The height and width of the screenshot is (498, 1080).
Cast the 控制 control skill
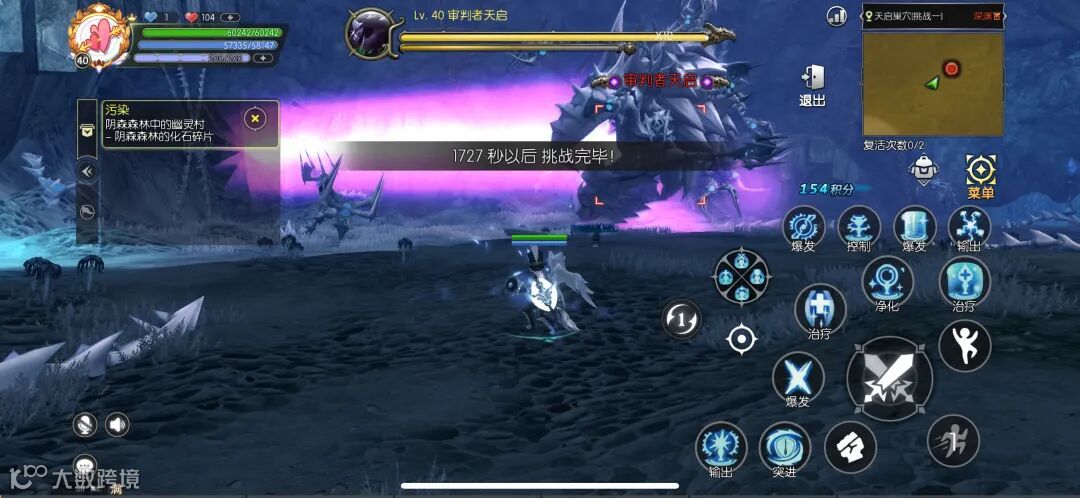coord(859,226)
